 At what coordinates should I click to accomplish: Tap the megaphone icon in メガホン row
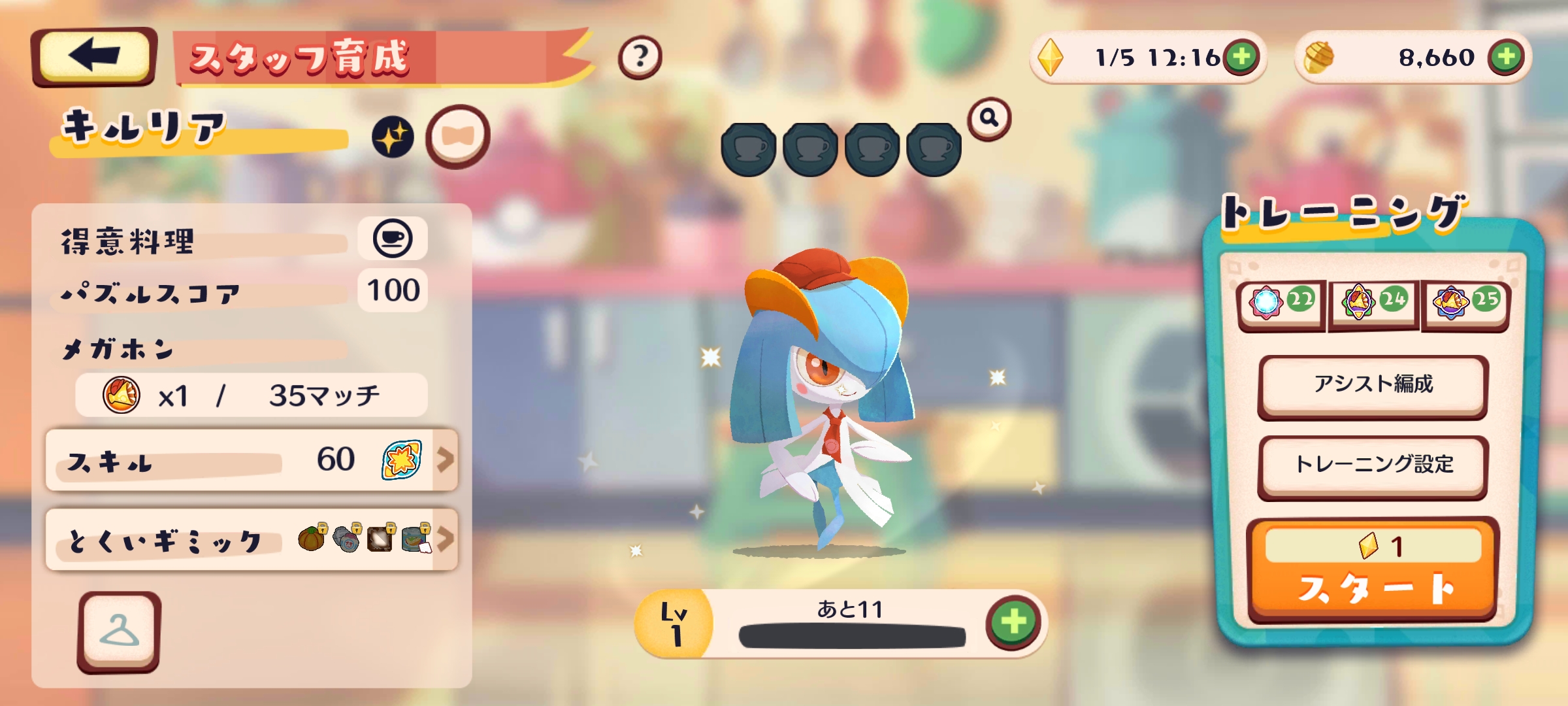tap(122, 395)
